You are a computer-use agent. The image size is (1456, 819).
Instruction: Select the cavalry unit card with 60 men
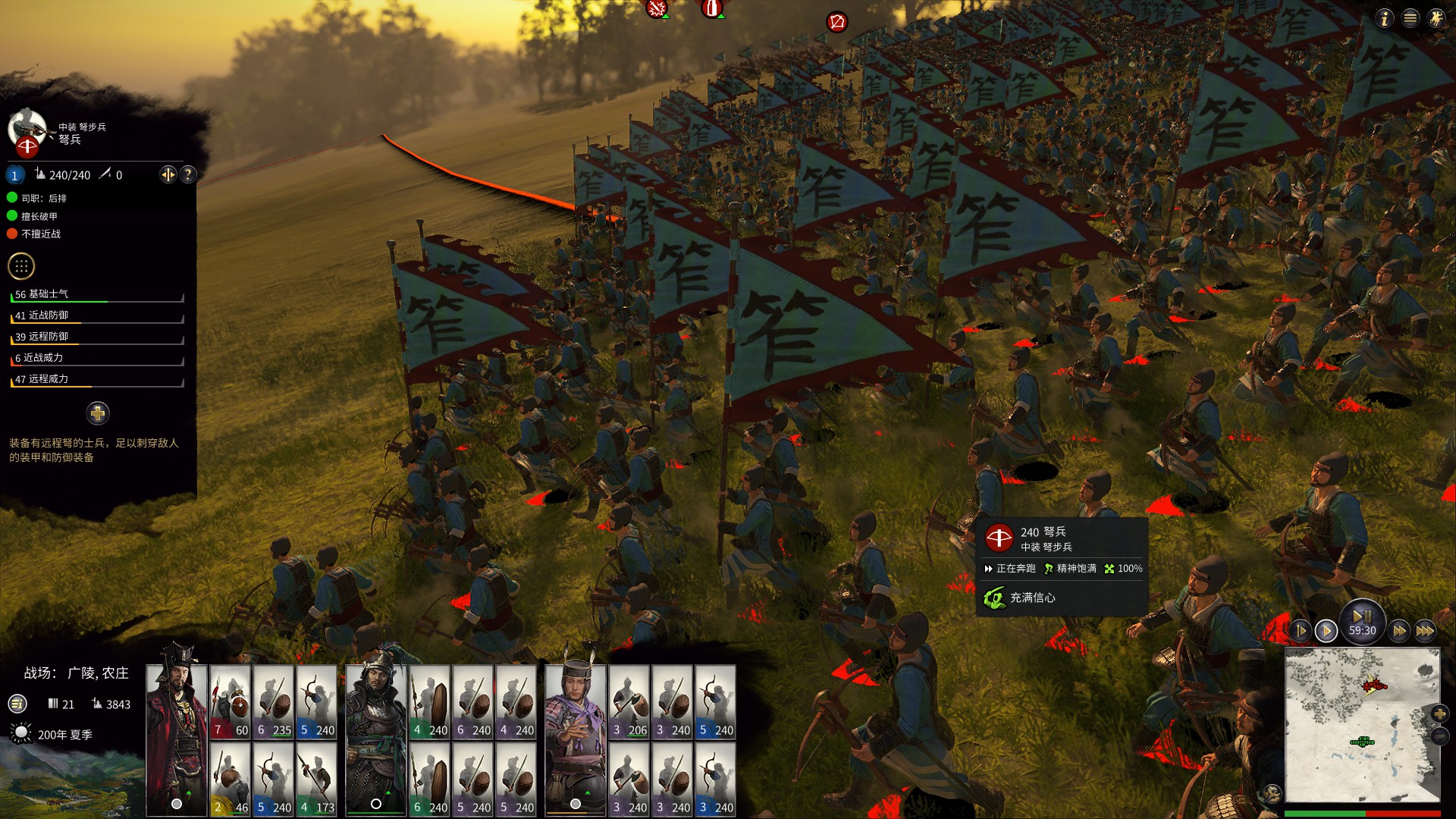coord(231,702)
